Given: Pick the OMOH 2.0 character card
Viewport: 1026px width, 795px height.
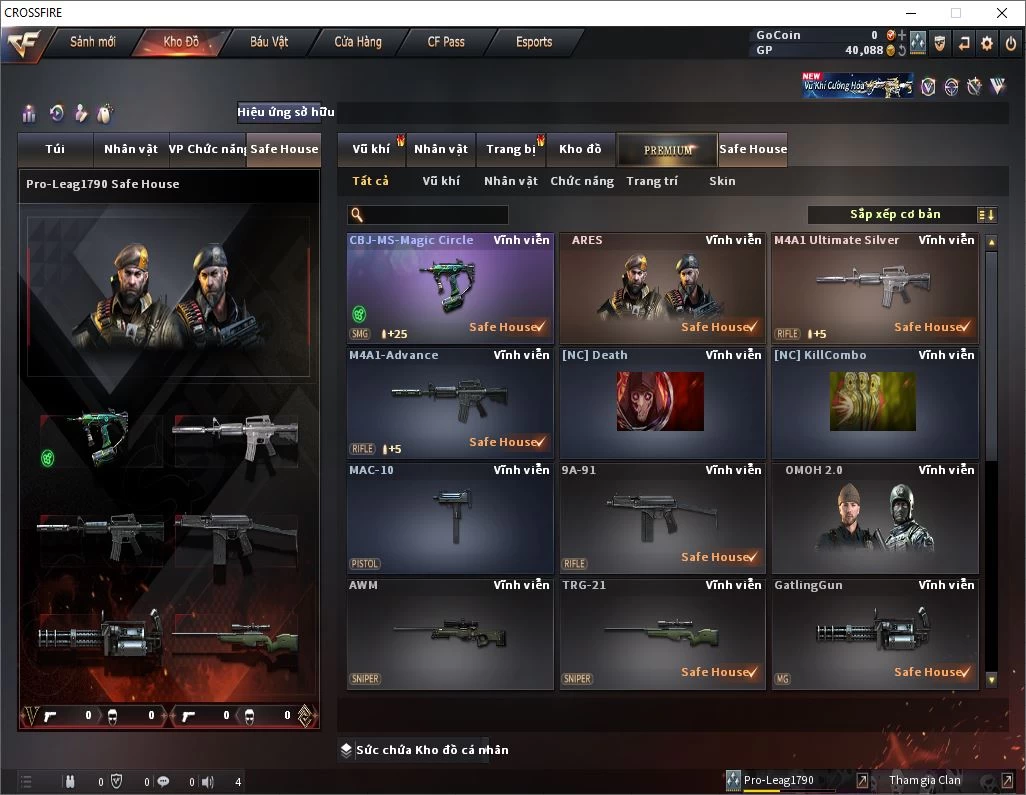Looking at the screenshot, I should point(874,518).
